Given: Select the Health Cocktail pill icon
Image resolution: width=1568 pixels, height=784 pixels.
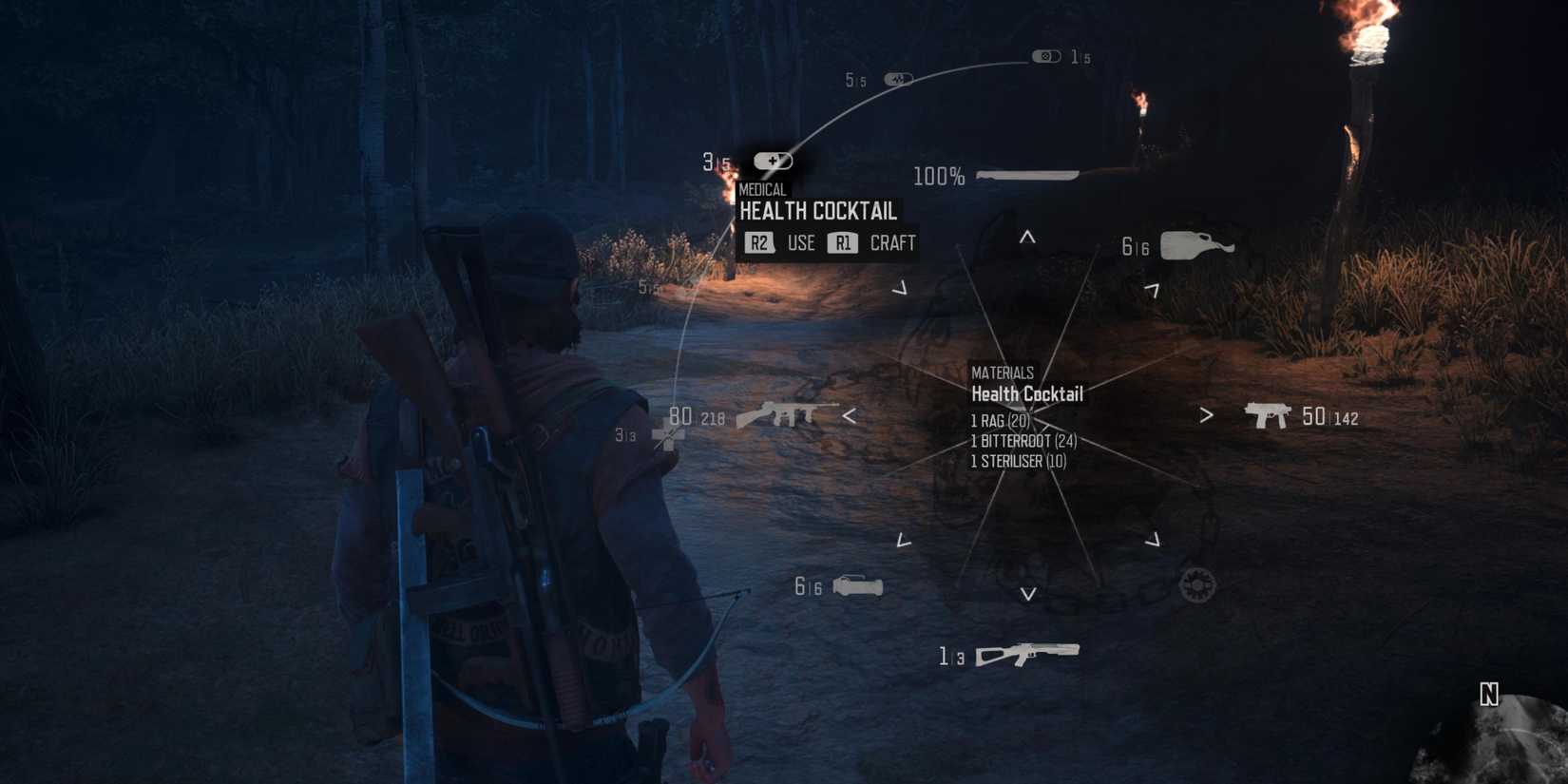Looking at the screenshot, I should pyautogui.click(x=773, y=160).
